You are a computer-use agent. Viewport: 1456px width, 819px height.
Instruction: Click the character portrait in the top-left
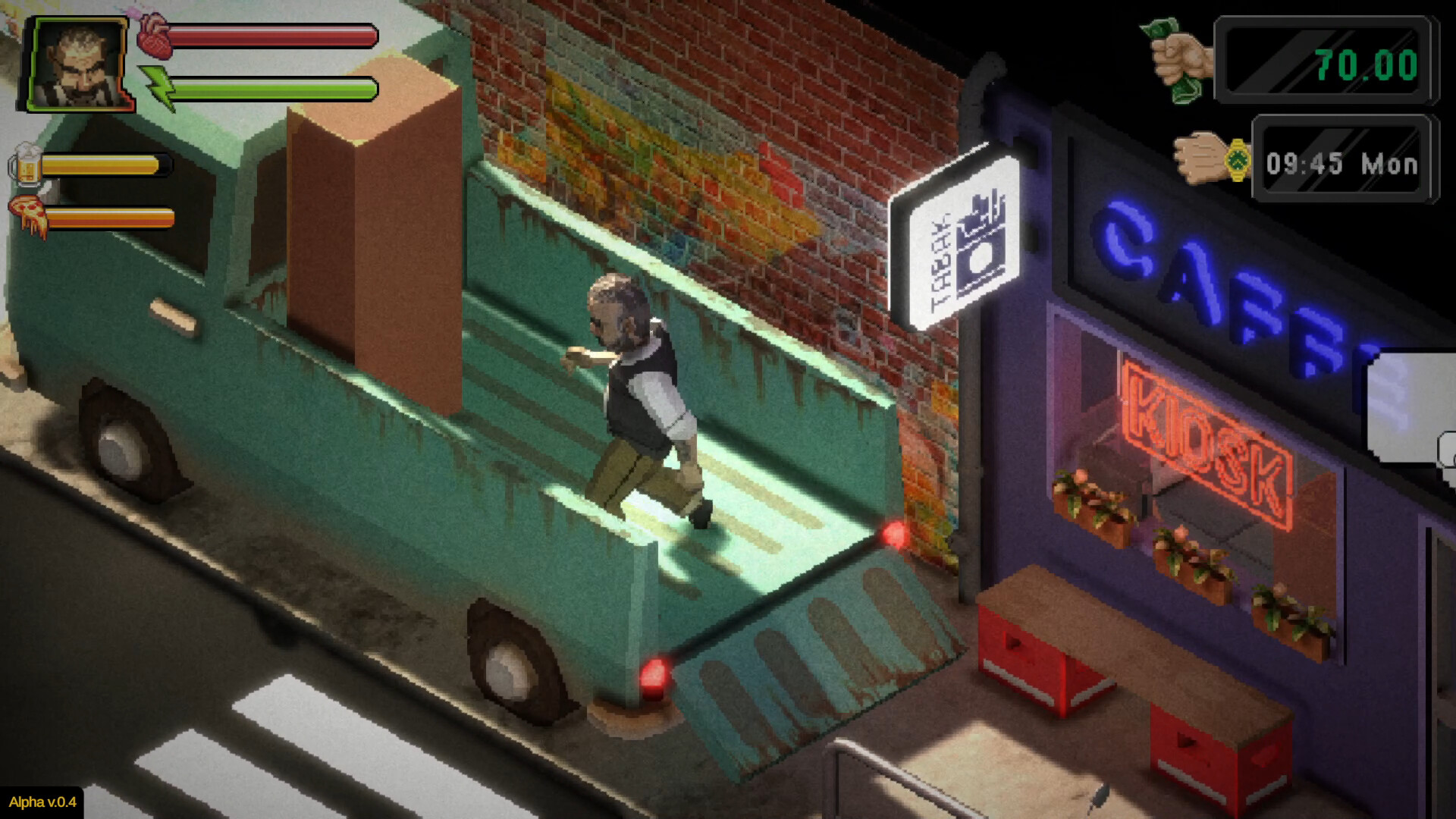(76, 62)
